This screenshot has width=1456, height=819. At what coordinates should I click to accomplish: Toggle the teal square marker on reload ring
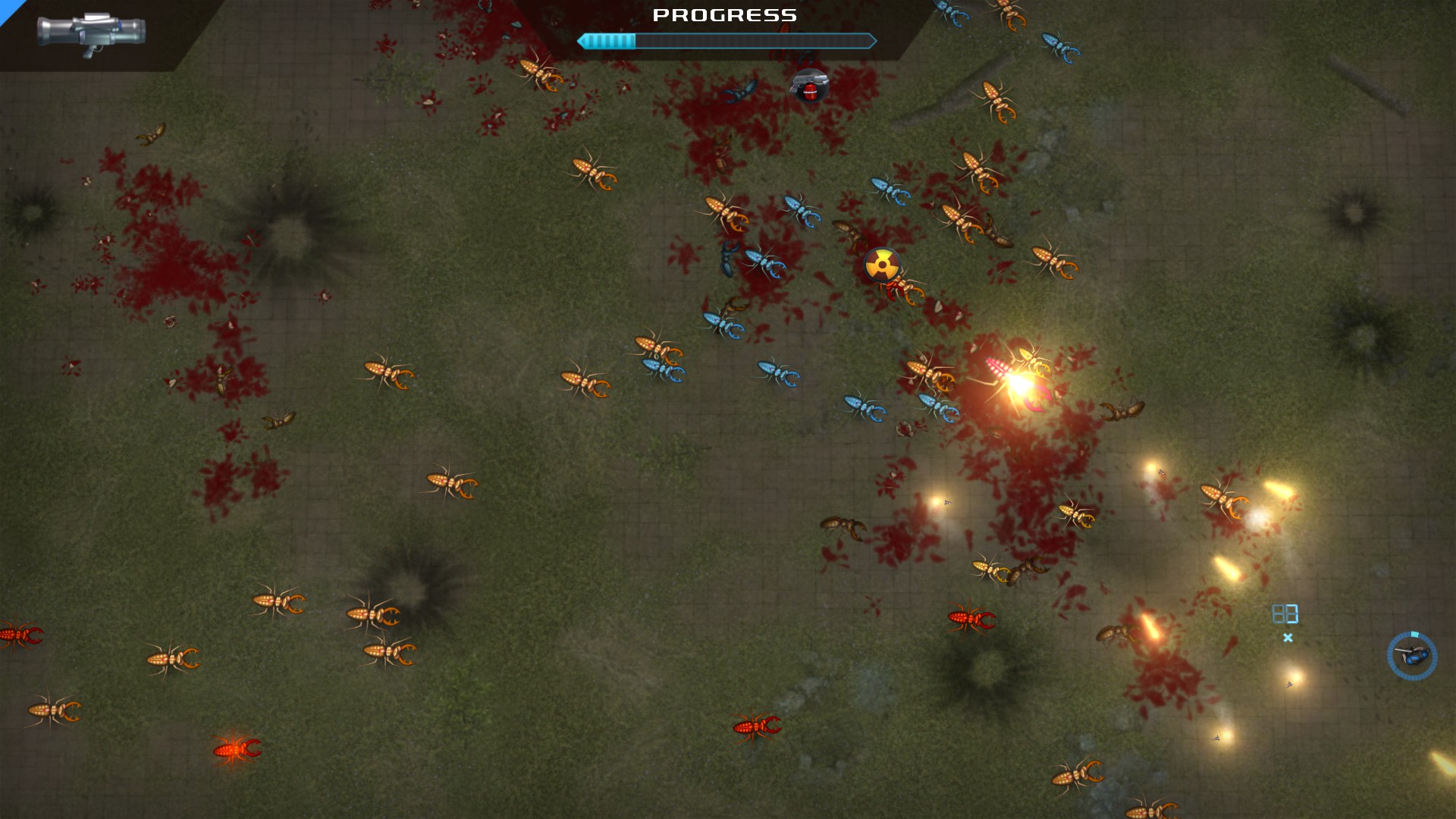coord(1416,635)
